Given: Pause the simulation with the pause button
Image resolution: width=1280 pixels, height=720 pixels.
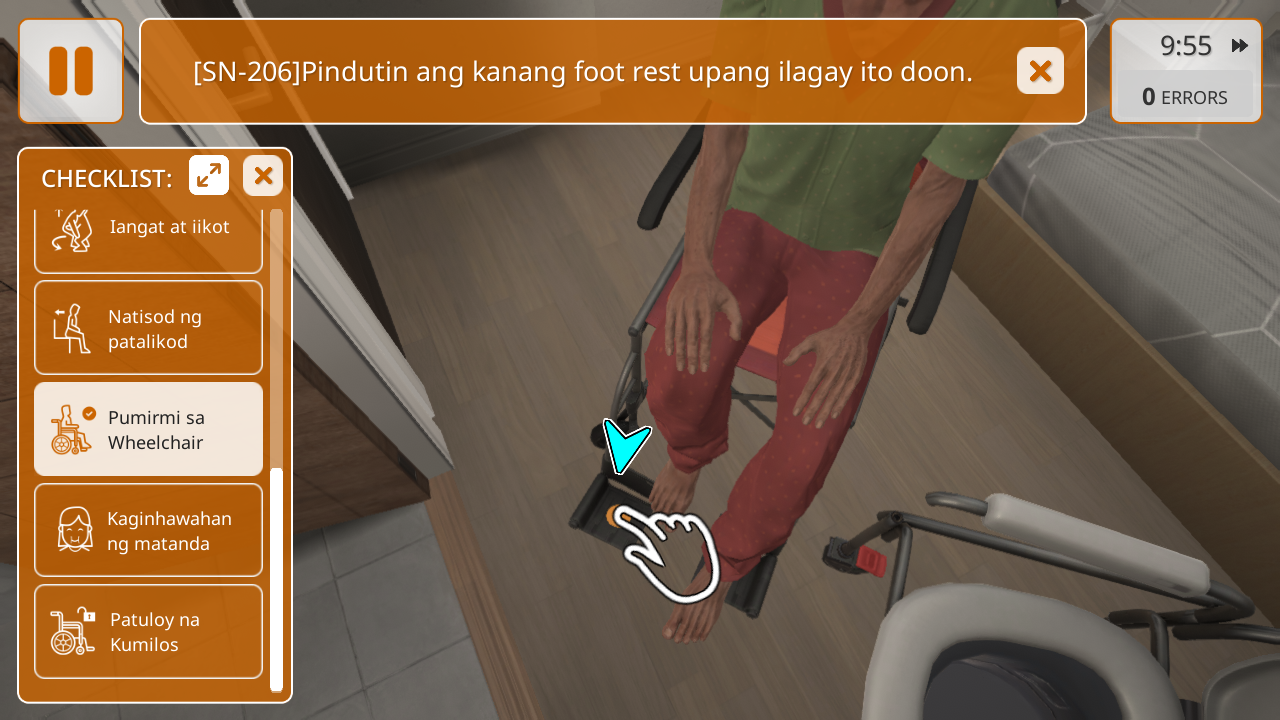Looking at the screenshot, I should click(71, 71).
